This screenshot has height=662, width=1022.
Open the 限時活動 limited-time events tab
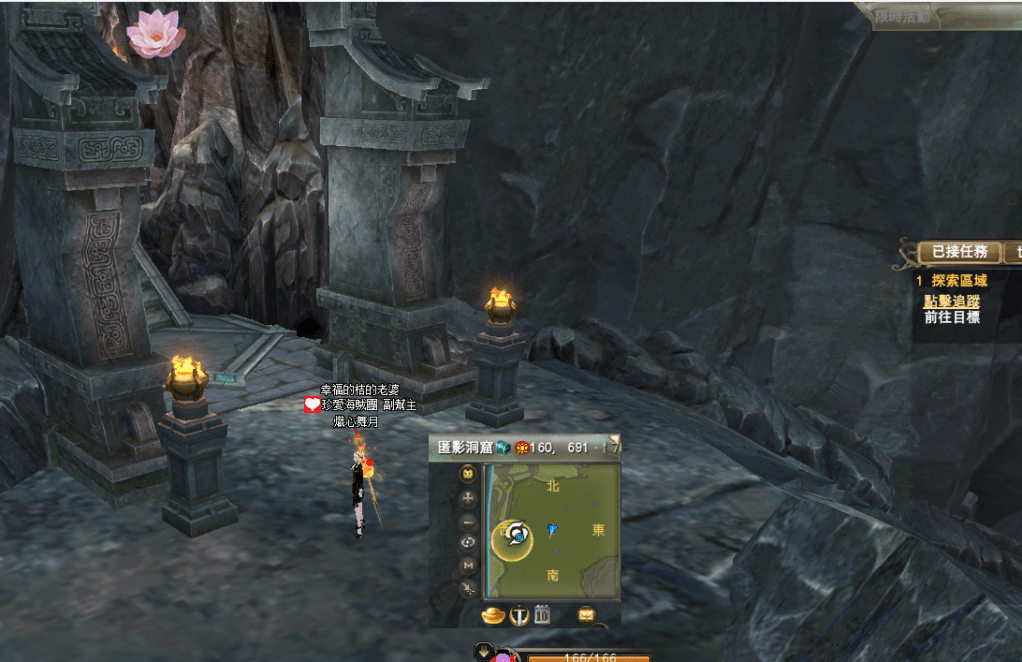(902, 16)
